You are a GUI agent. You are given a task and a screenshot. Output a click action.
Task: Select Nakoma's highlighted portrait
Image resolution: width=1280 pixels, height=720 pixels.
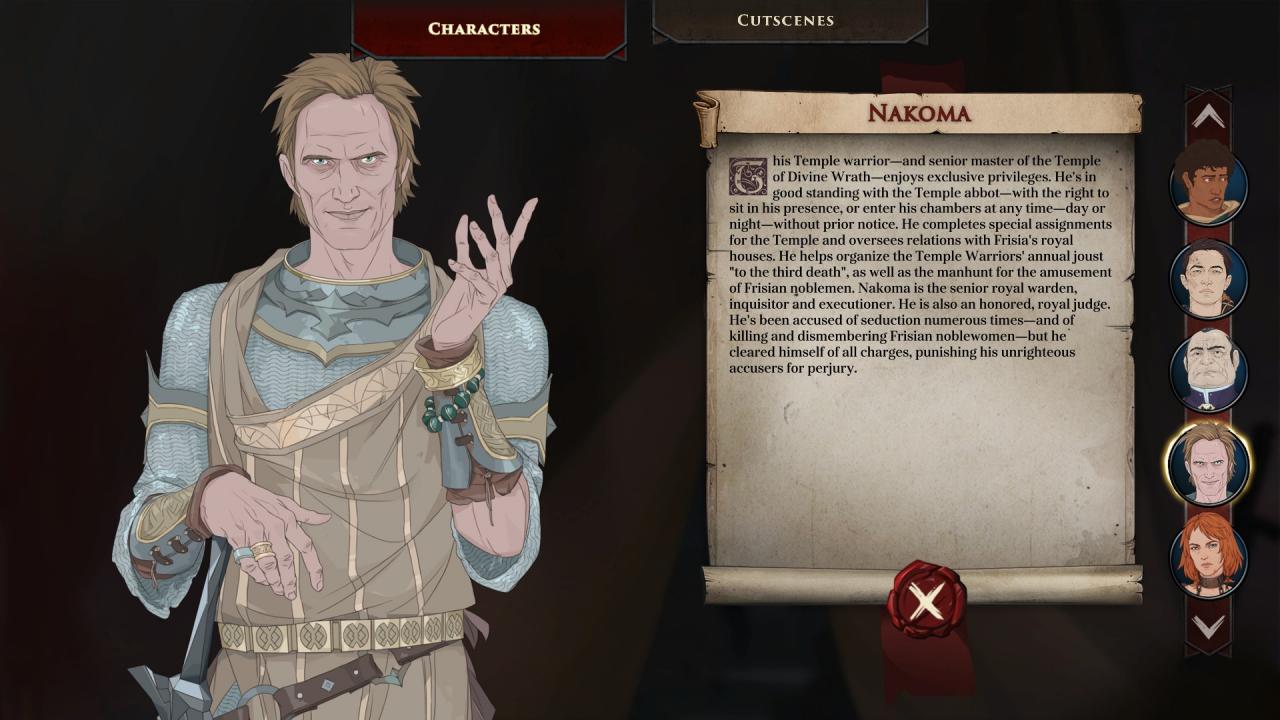(x=1208, y=464)
